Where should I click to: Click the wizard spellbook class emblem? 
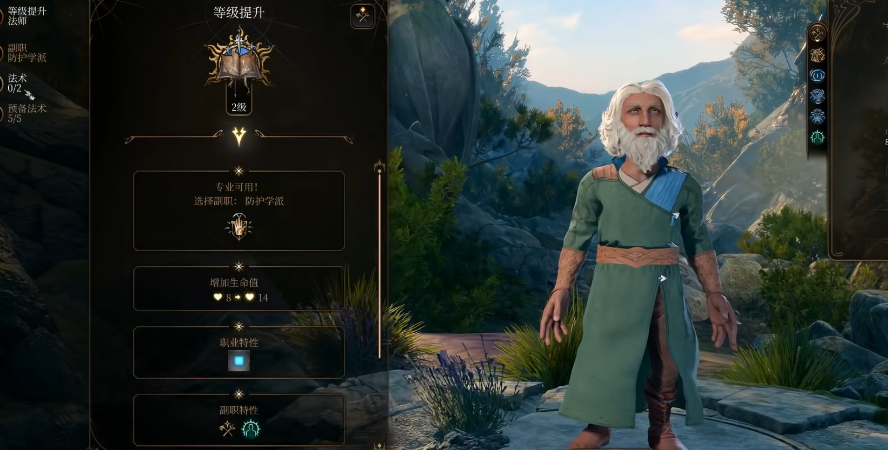(x=239, y=60)
